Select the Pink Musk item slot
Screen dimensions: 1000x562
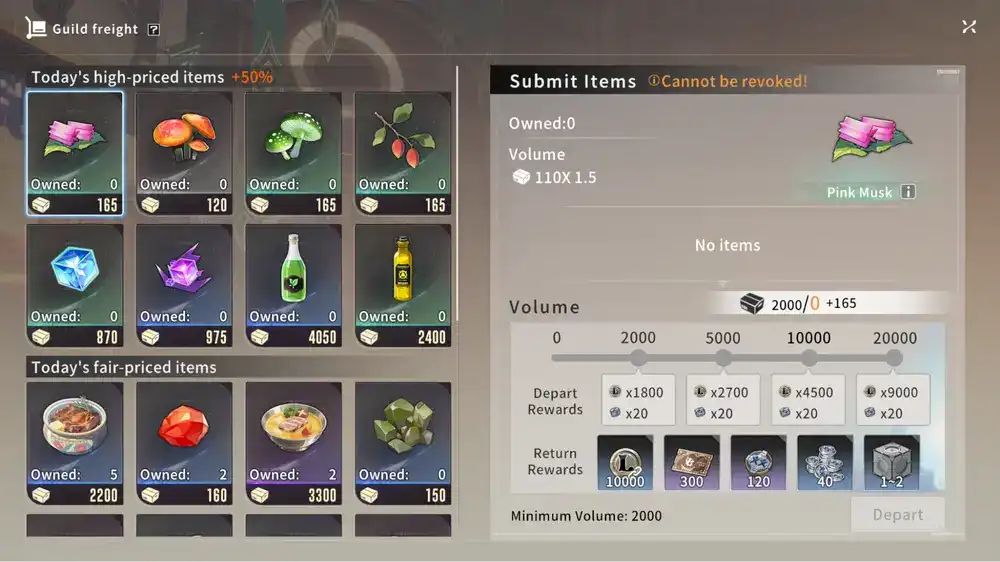click(x=75, y=153)
